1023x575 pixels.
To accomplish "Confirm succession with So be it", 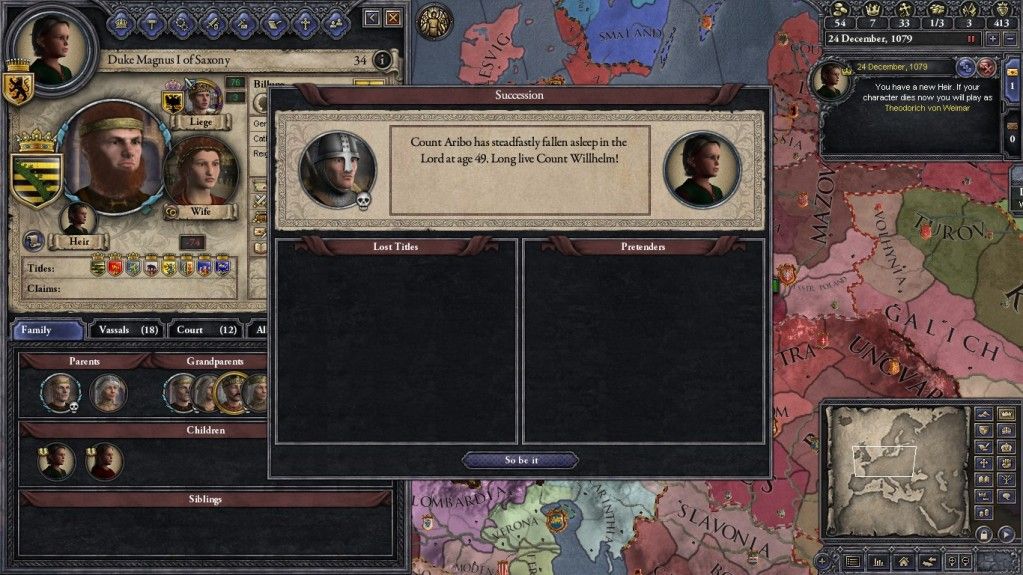I will point(520,460).
